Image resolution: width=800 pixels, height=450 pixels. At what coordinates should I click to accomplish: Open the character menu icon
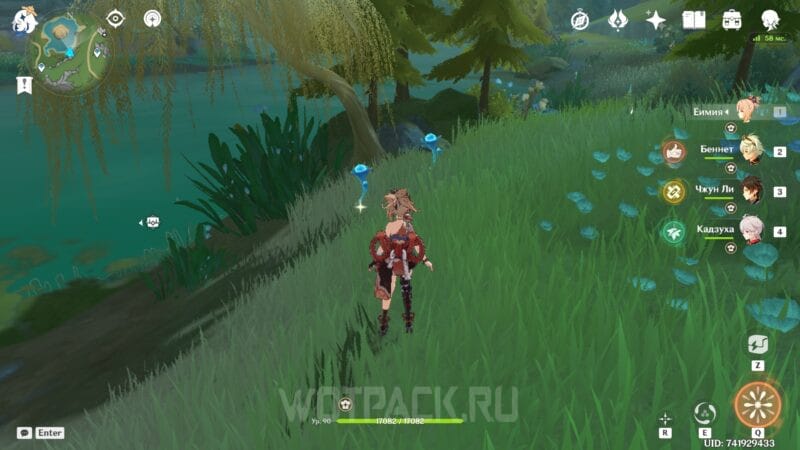[x=770, y=20]
